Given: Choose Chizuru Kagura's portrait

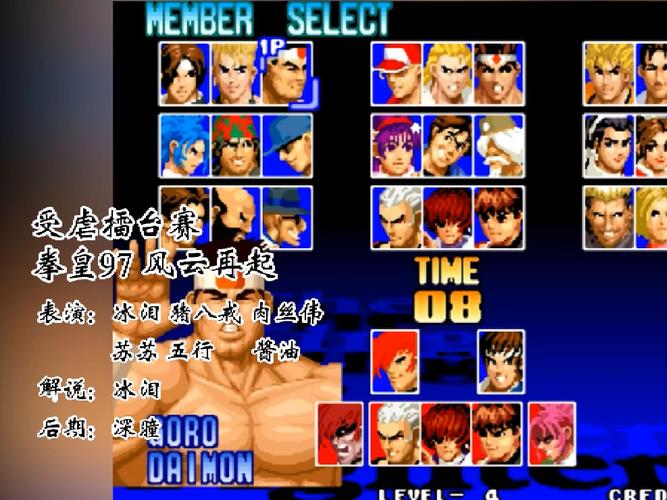Looking at the screenshot, I should click(609, 145).
